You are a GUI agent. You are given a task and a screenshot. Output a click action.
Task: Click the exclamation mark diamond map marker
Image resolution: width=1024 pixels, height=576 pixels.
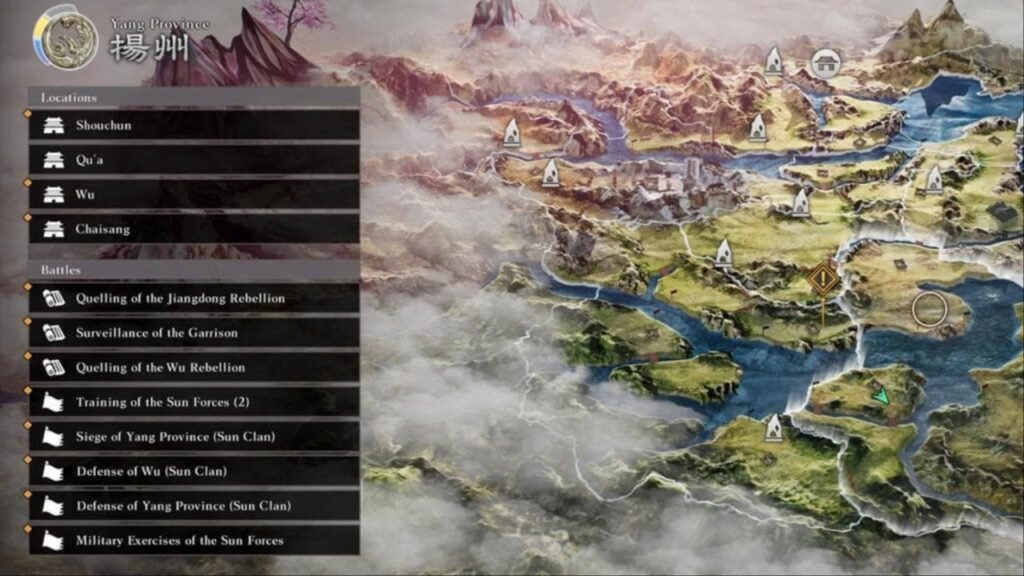(x=824, y=279)
